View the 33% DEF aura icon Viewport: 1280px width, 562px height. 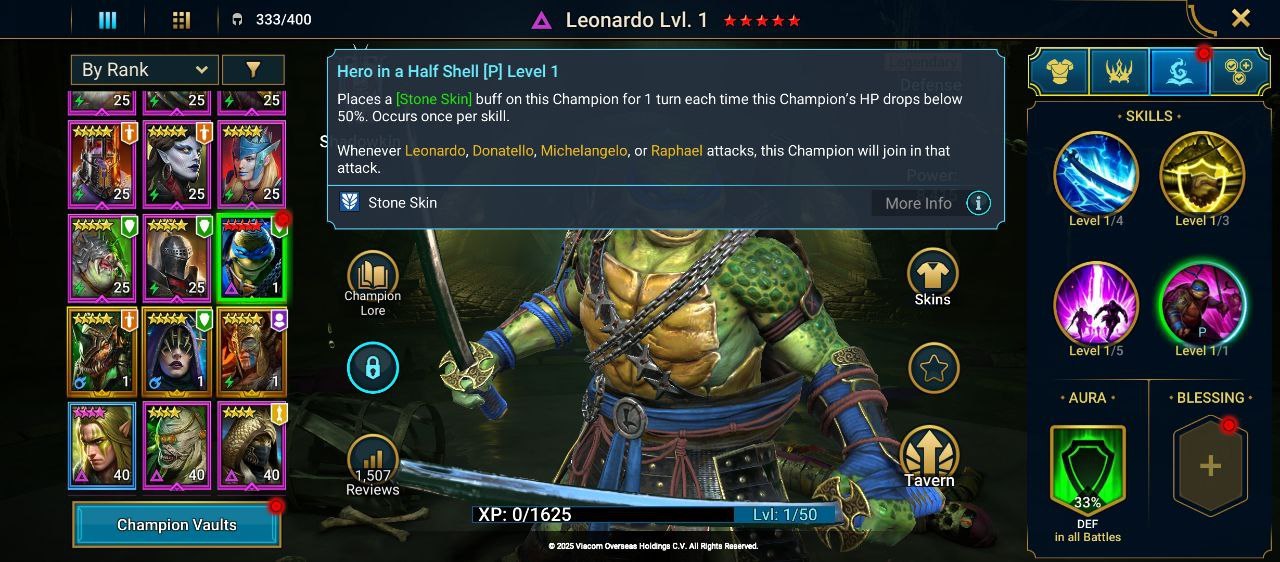(x=1087, y=468)
